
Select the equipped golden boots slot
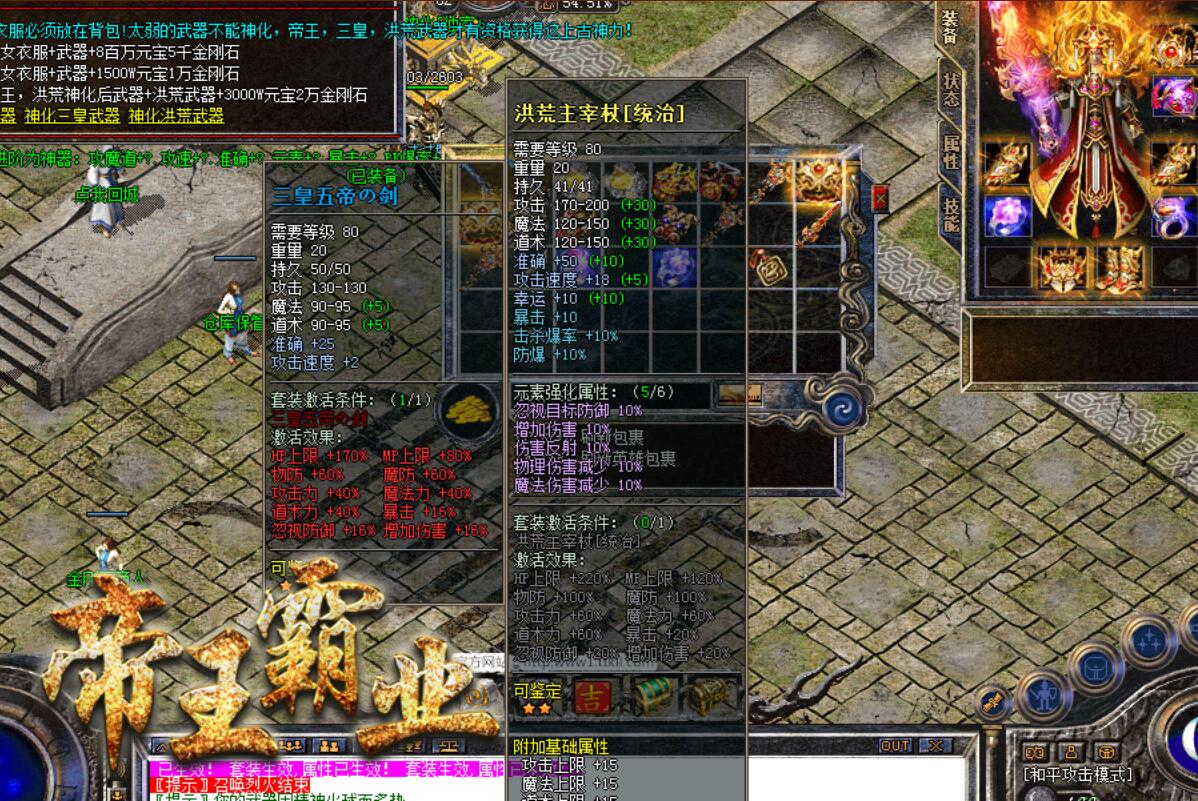[x=1118, y=268]
